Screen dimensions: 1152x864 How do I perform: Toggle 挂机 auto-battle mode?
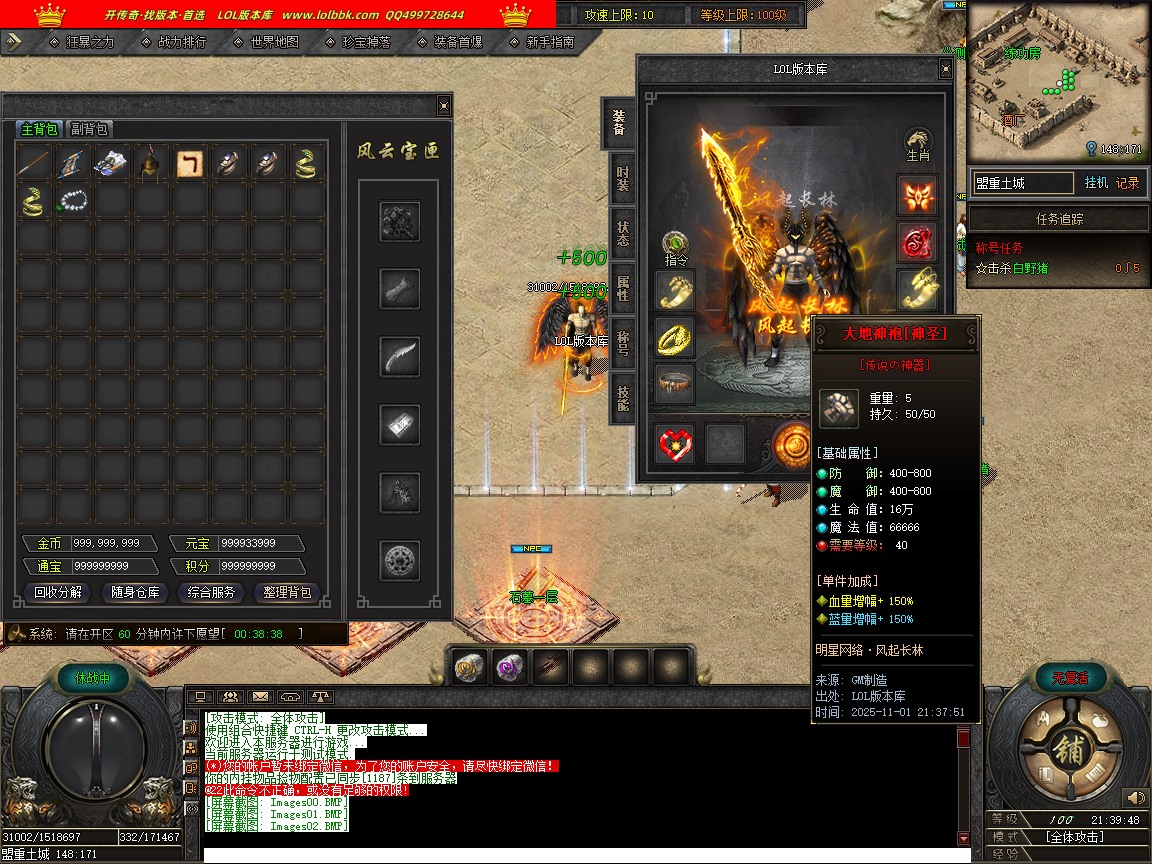1096,183
